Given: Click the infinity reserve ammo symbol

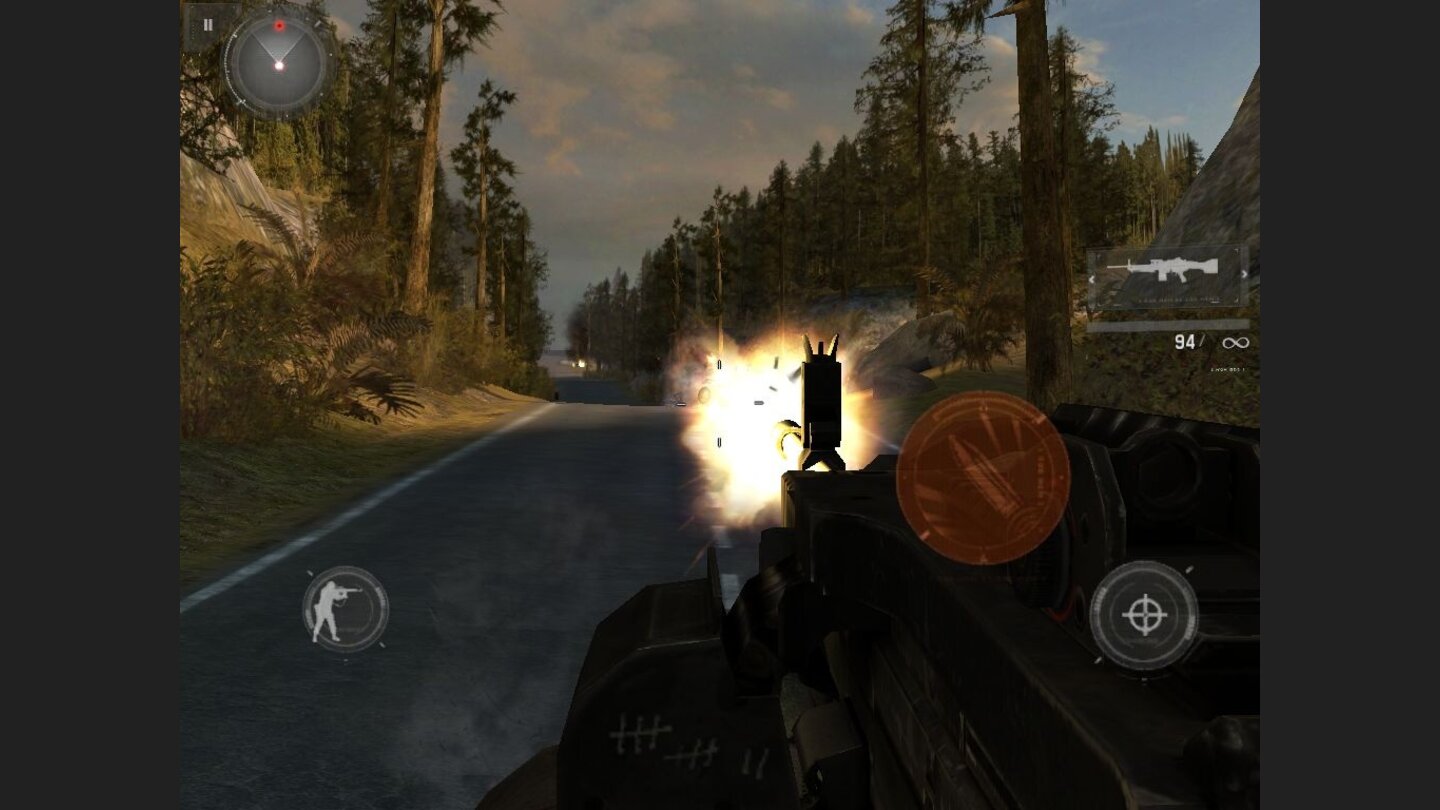Looking at the screenshot, I should click(x=1235, y=341).
